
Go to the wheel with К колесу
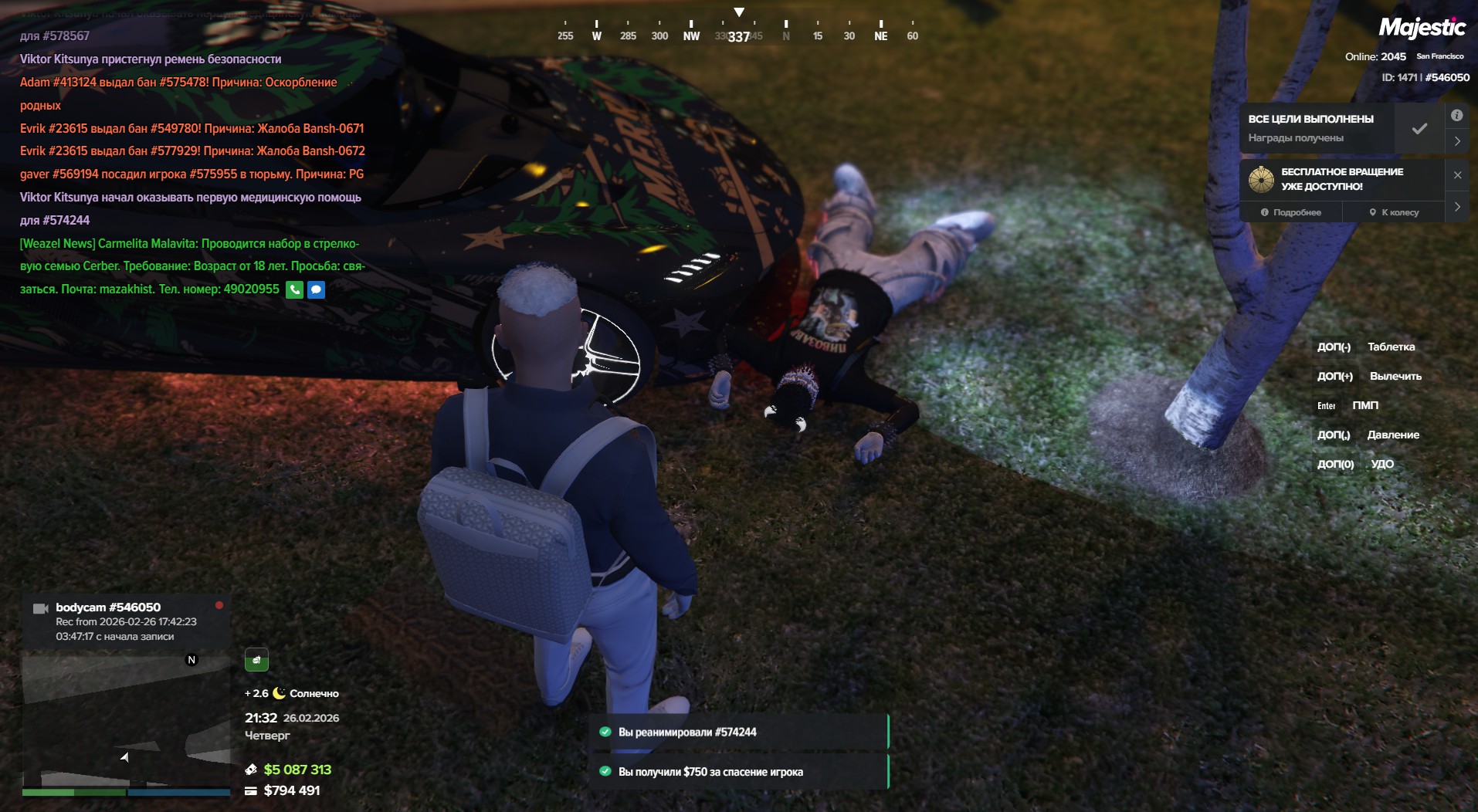[1394, 212]
